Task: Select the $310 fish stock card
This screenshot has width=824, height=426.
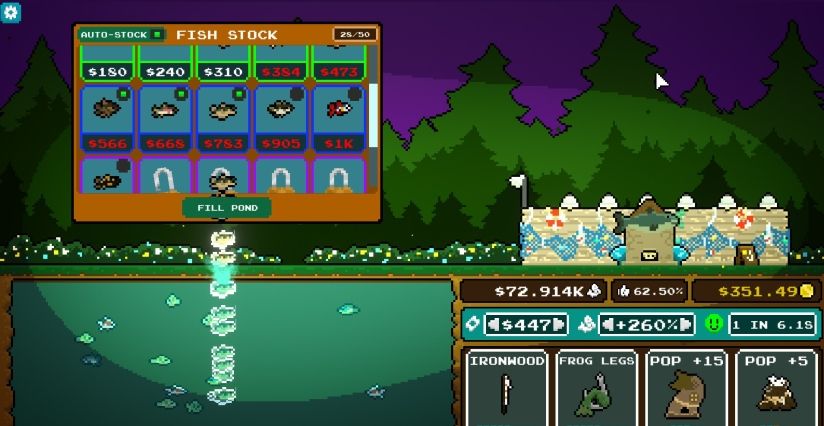Action: (223, 63)
